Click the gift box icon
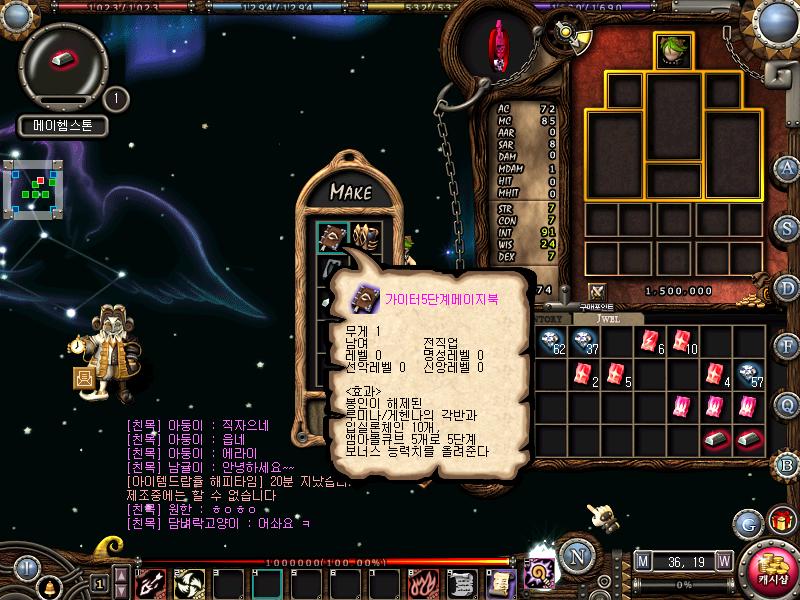The image size is (800, 600). coord(779,522)
